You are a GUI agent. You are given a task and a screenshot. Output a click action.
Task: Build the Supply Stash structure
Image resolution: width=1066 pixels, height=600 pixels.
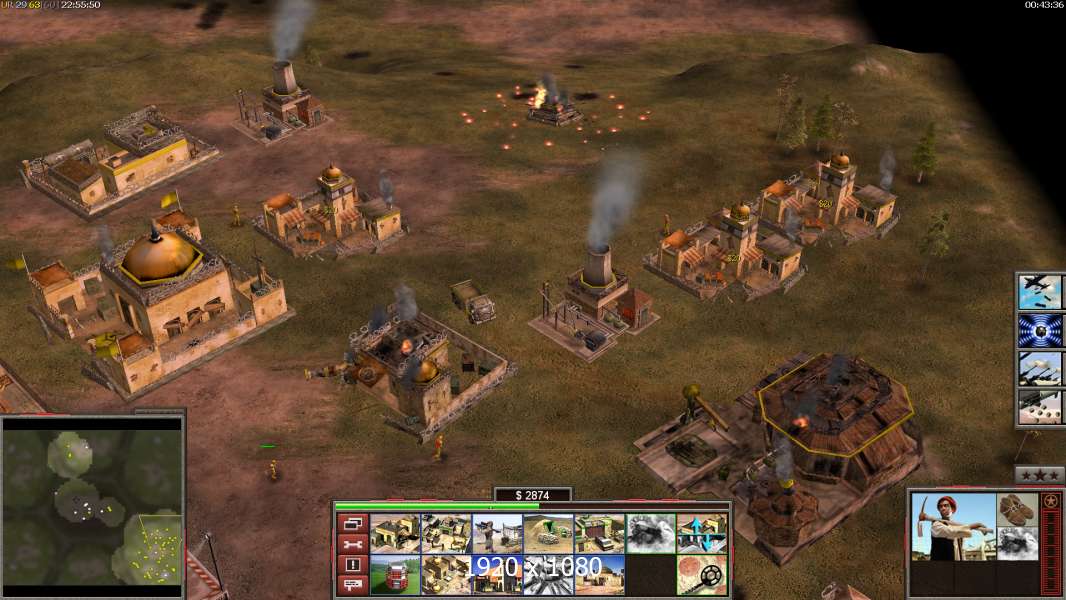point(395,533)
